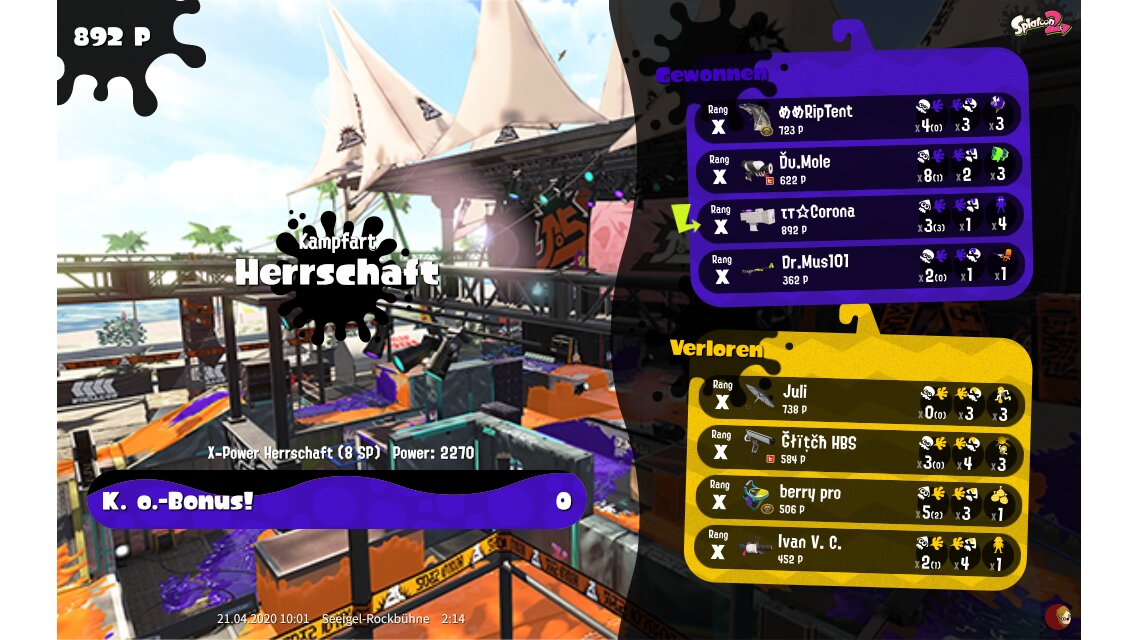Click the round avatar icon in the corner
Screen dimensions: 1138x640
click(x=1057, y=615)
